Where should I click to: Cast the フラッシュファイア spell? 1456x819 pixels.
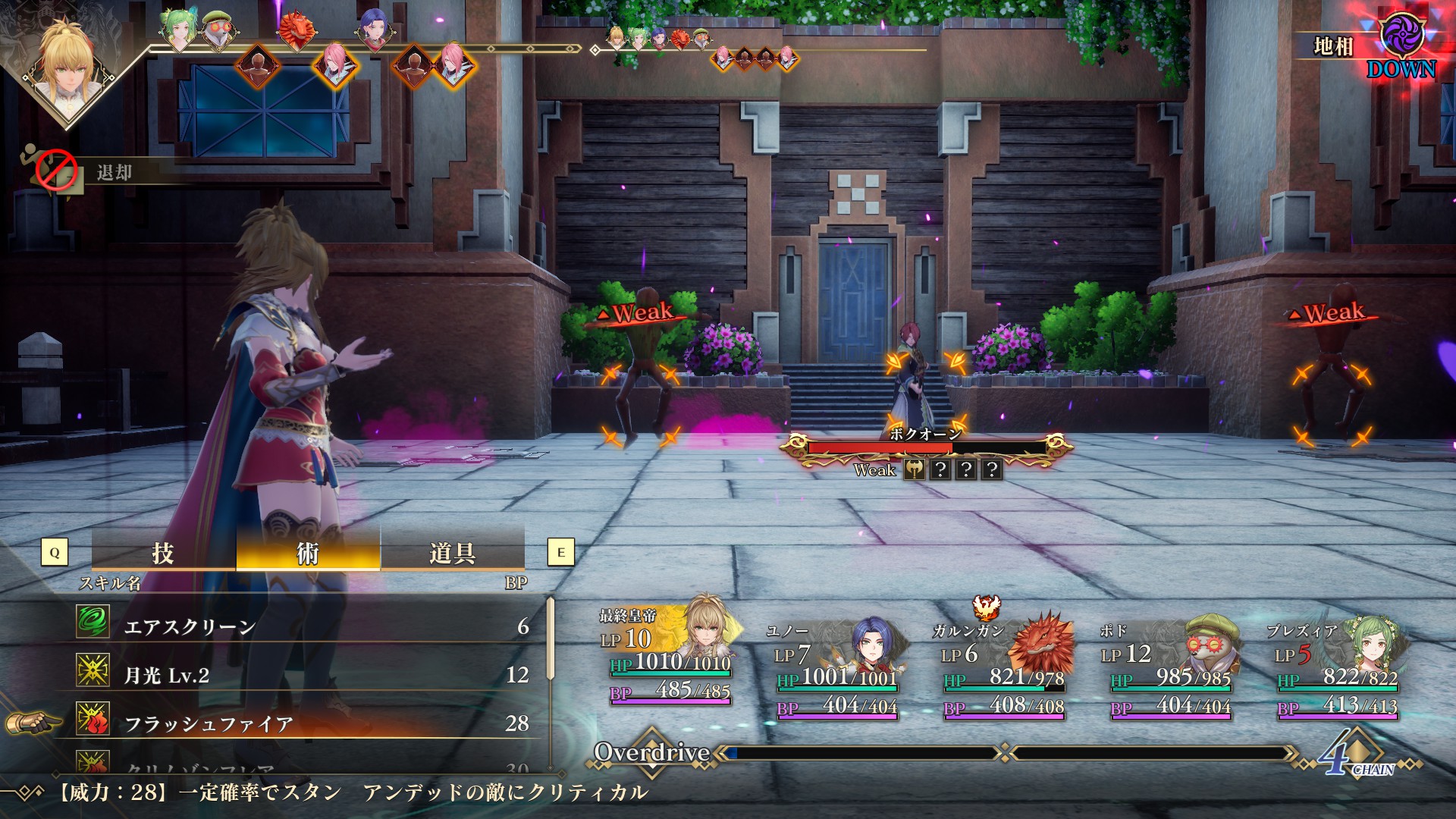(303, 723)
